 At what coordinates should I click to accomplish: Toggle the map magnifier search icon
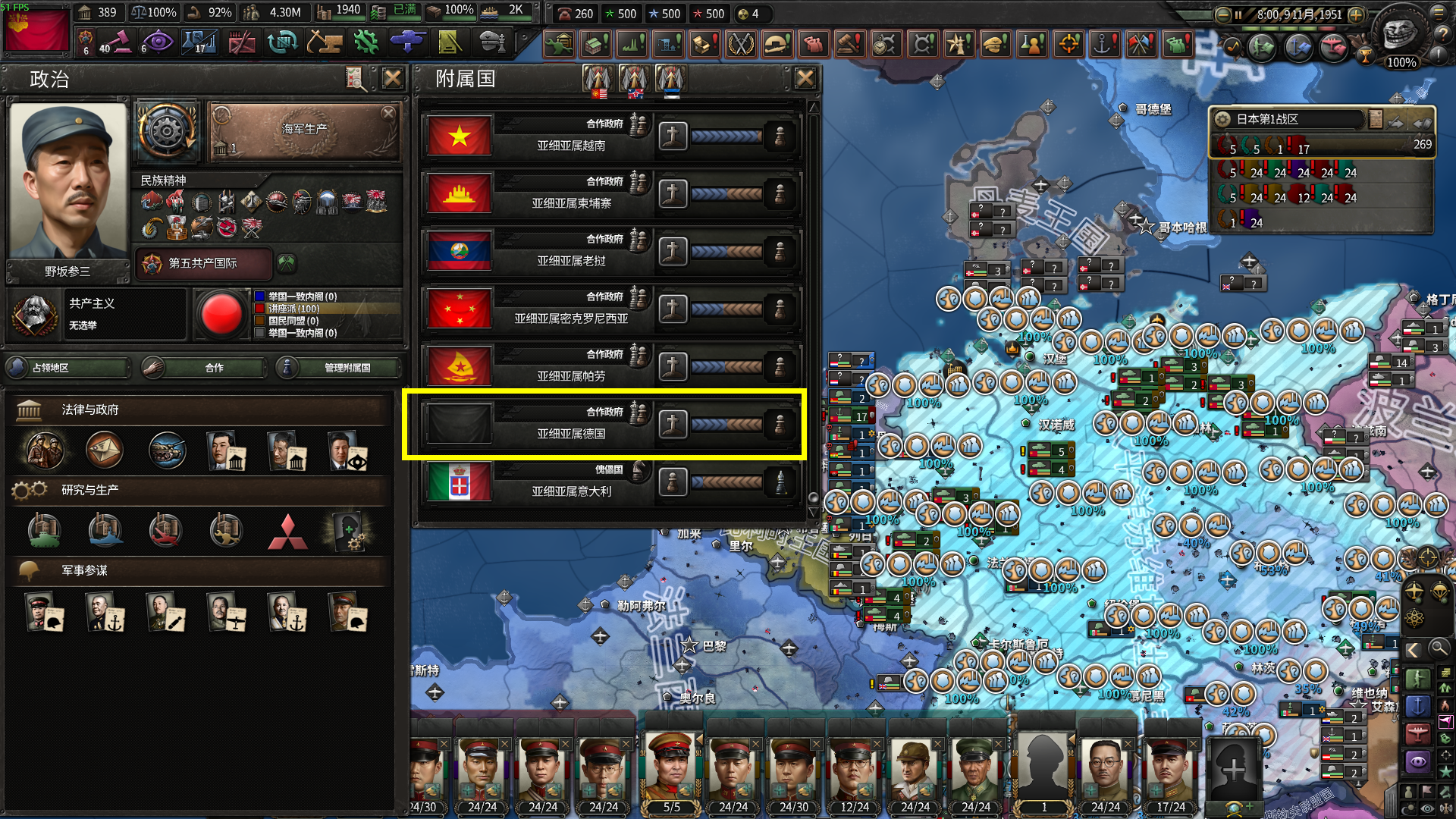(x=1439, y=648)
